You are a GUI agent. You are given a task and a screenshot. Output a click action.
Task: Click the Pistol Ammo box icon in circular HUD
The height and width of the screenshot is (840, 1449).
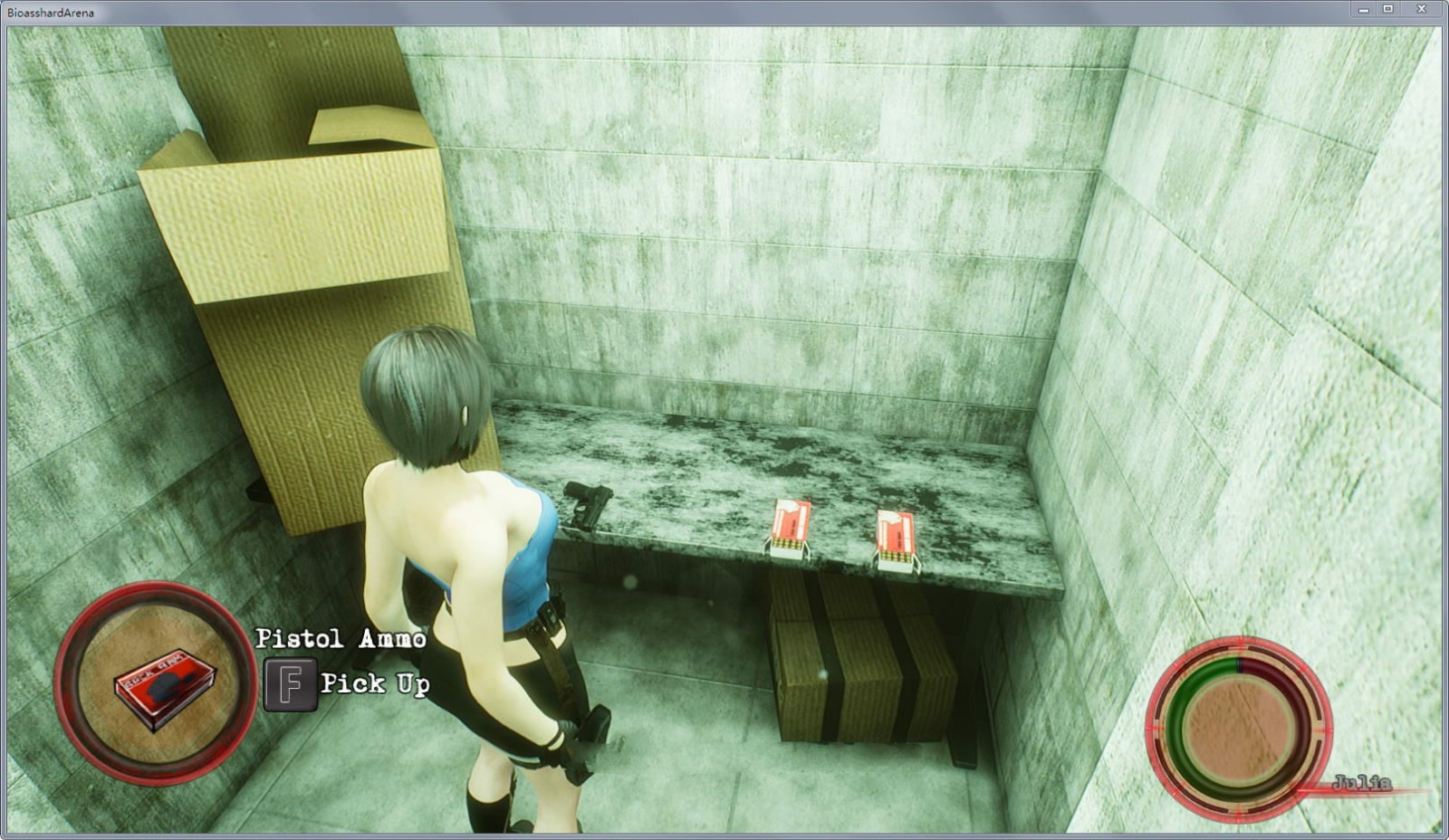click(x=163, y=688)
